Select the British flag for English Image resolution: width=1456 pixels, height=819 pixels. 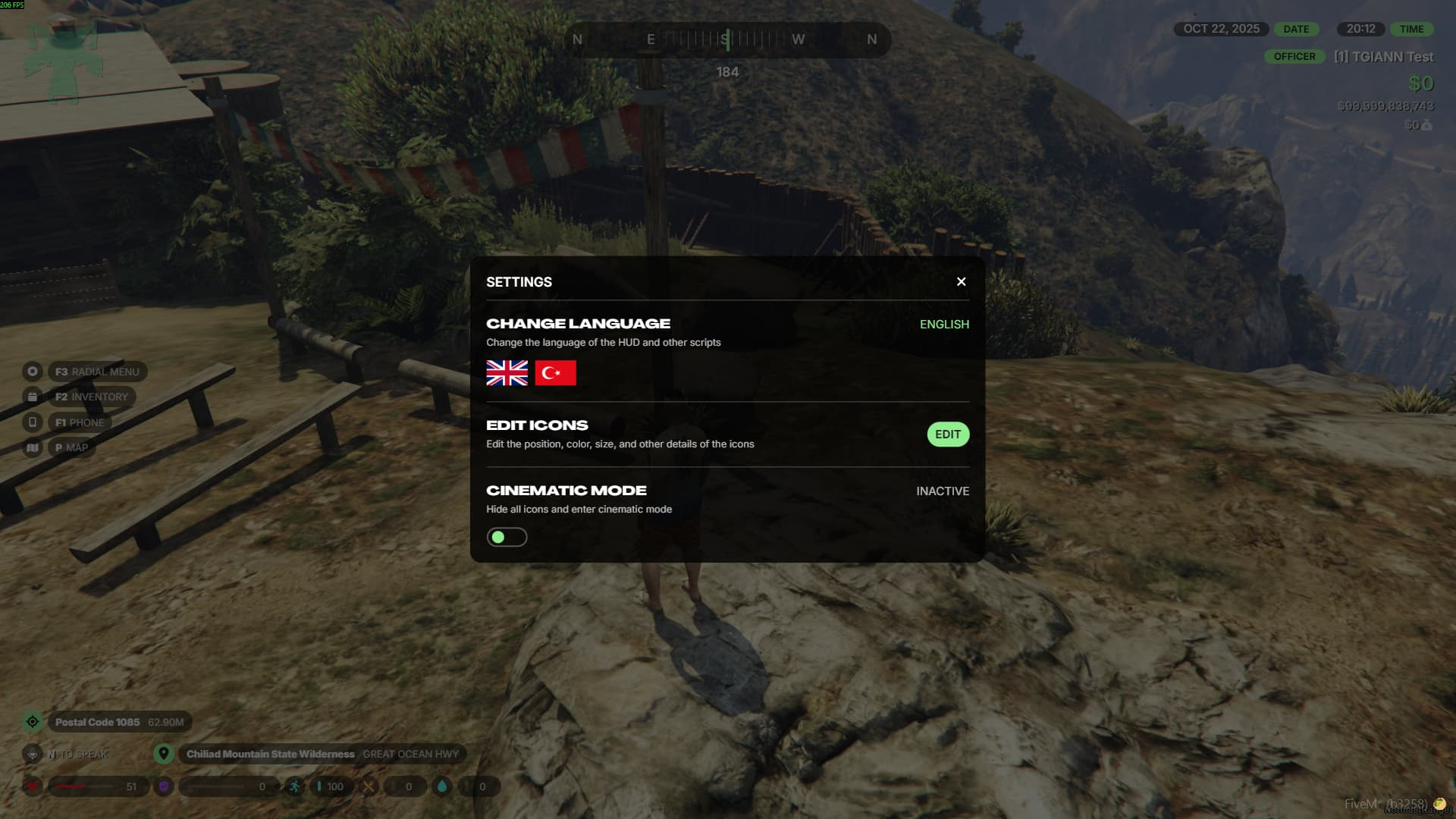coord(507,373)
